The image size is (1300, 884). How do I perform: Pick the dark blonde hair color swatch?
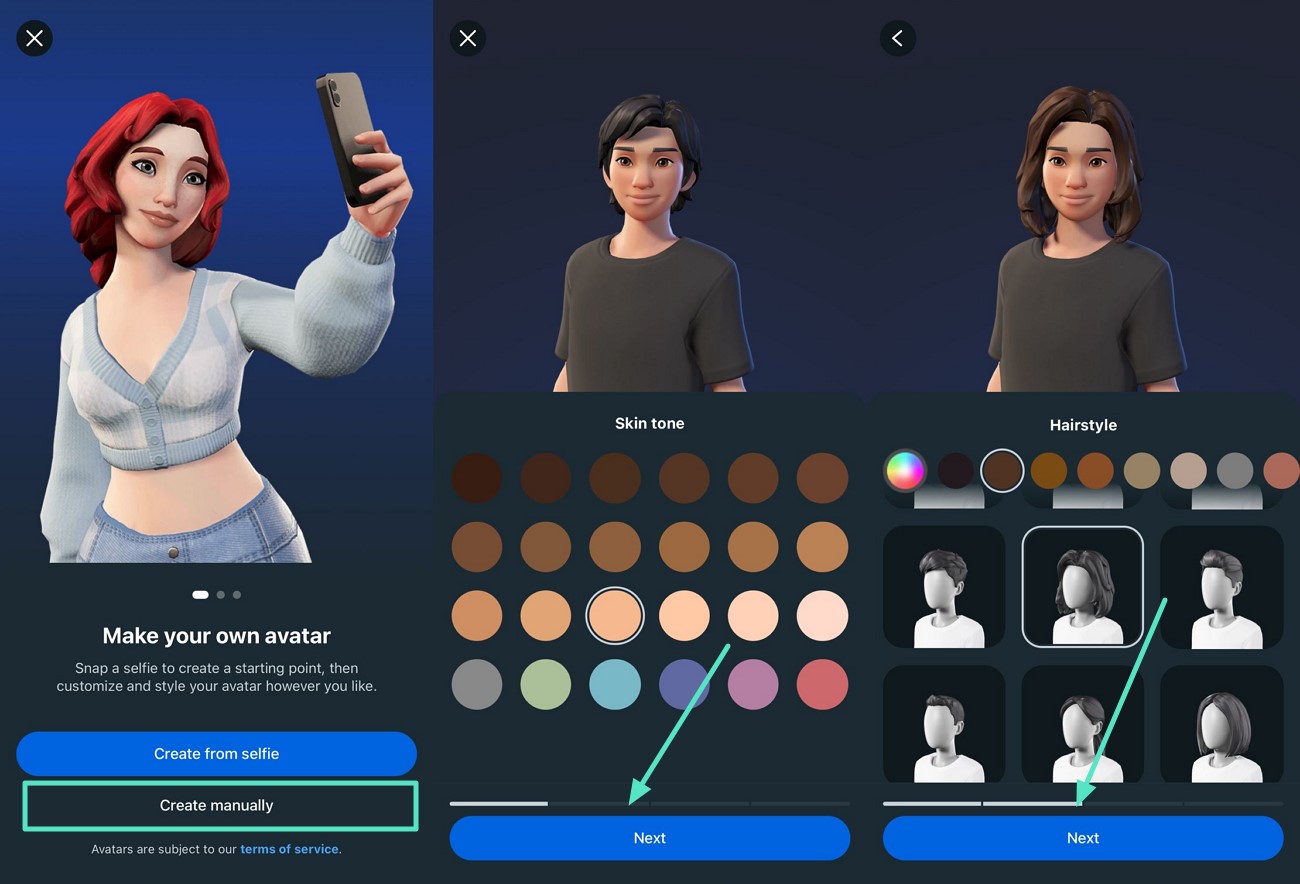[x=1142, y=470]
